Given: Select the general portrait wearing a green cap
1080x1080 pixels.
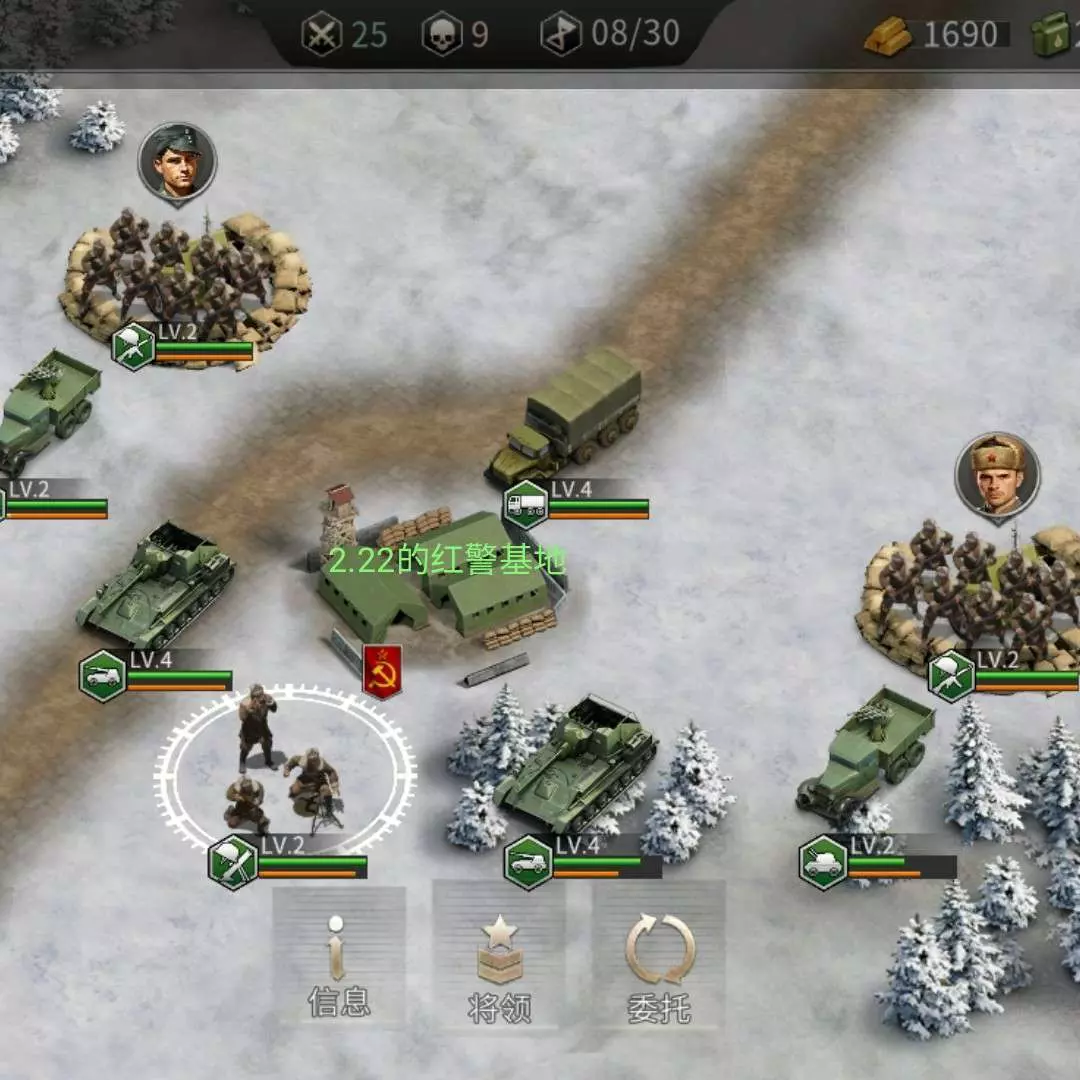Looking at the screenshot, I should 177,161.
